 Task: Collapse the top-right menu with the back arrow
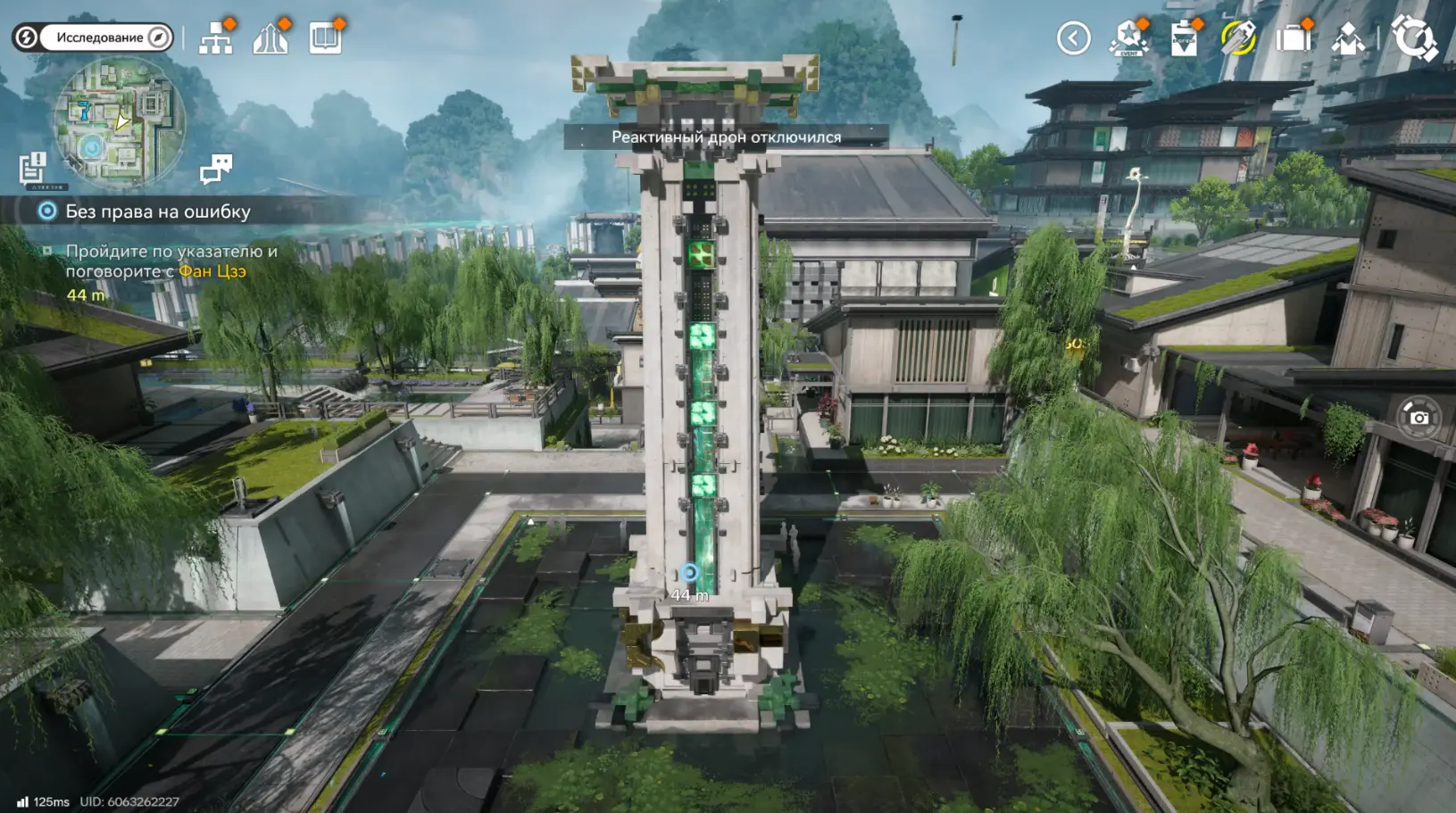tap(1073, 38)
